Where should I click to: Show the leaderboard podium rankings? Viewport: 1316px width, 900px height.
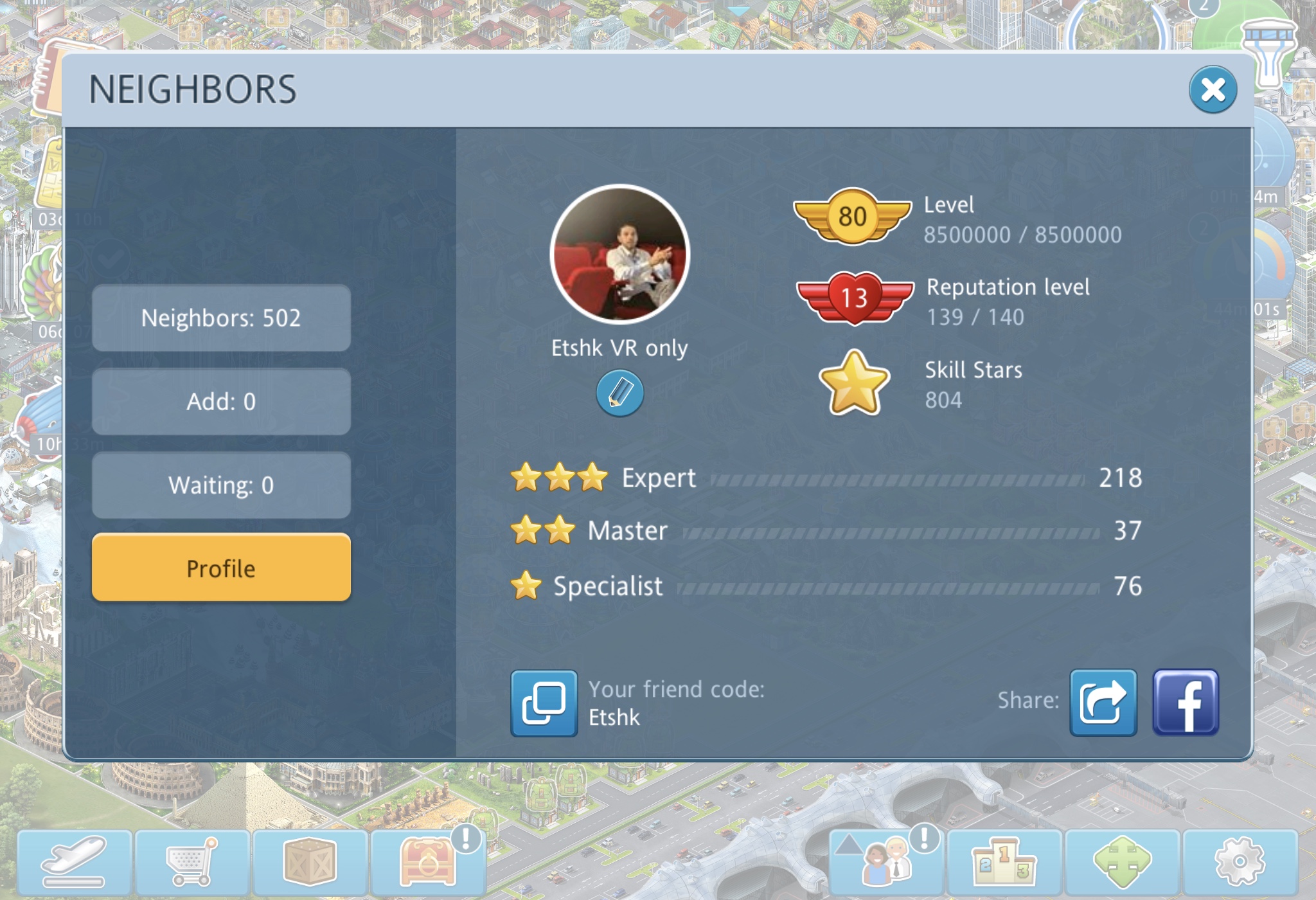(x=1004, y=862)
